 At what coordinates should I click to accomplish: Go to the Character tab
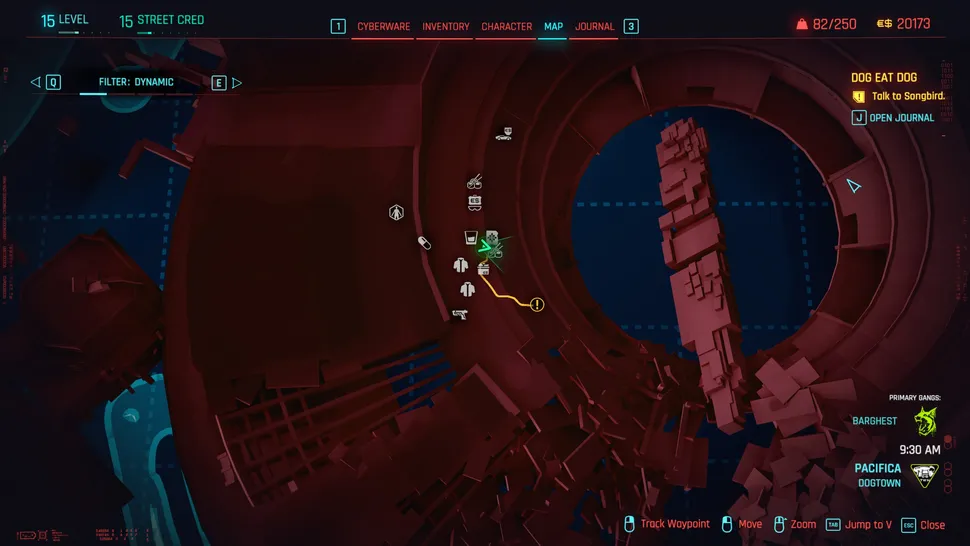click(506, 27)
